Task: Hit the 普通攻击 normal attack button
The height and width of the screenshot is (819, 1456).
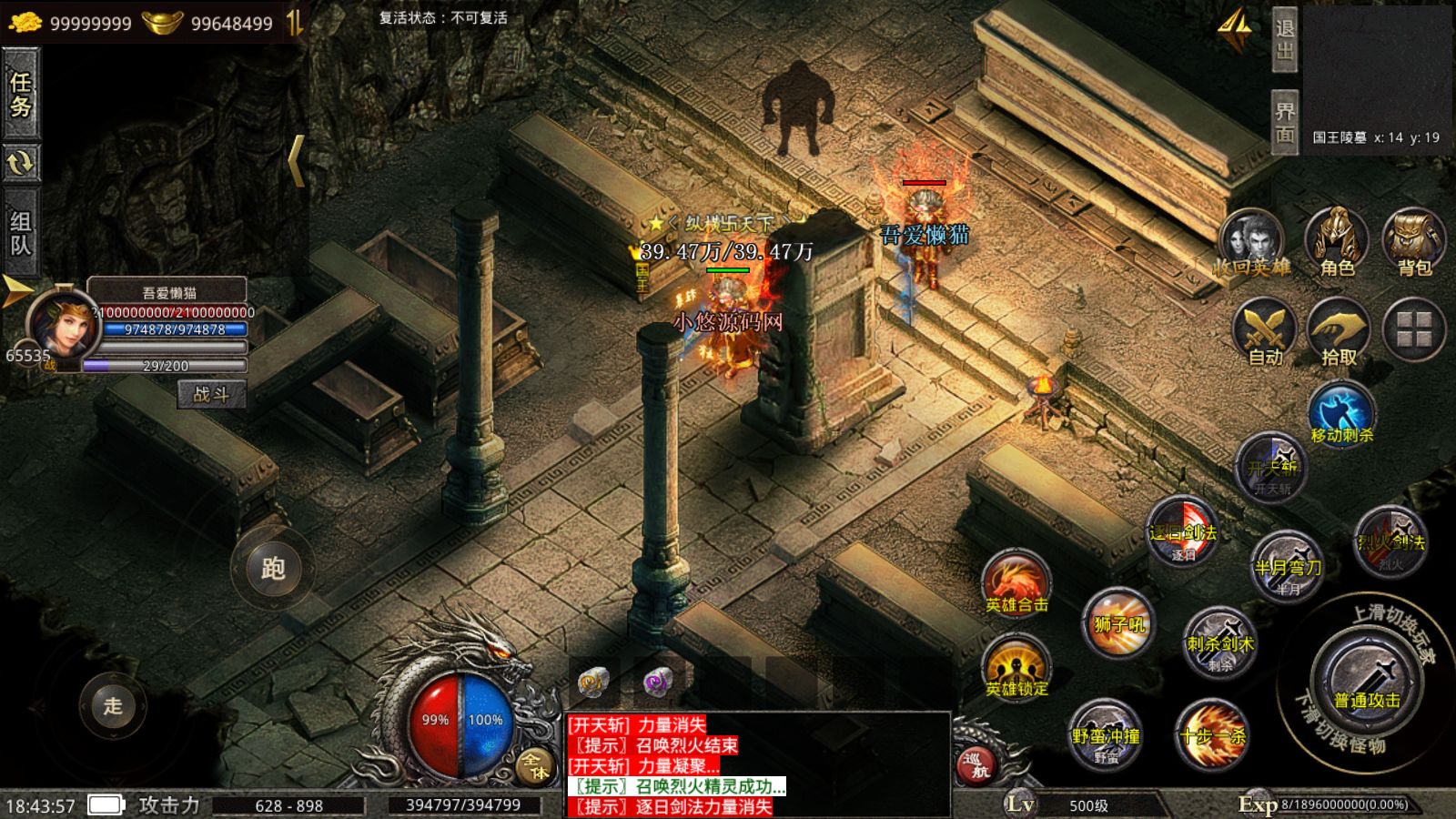Action: [1366, 684]
